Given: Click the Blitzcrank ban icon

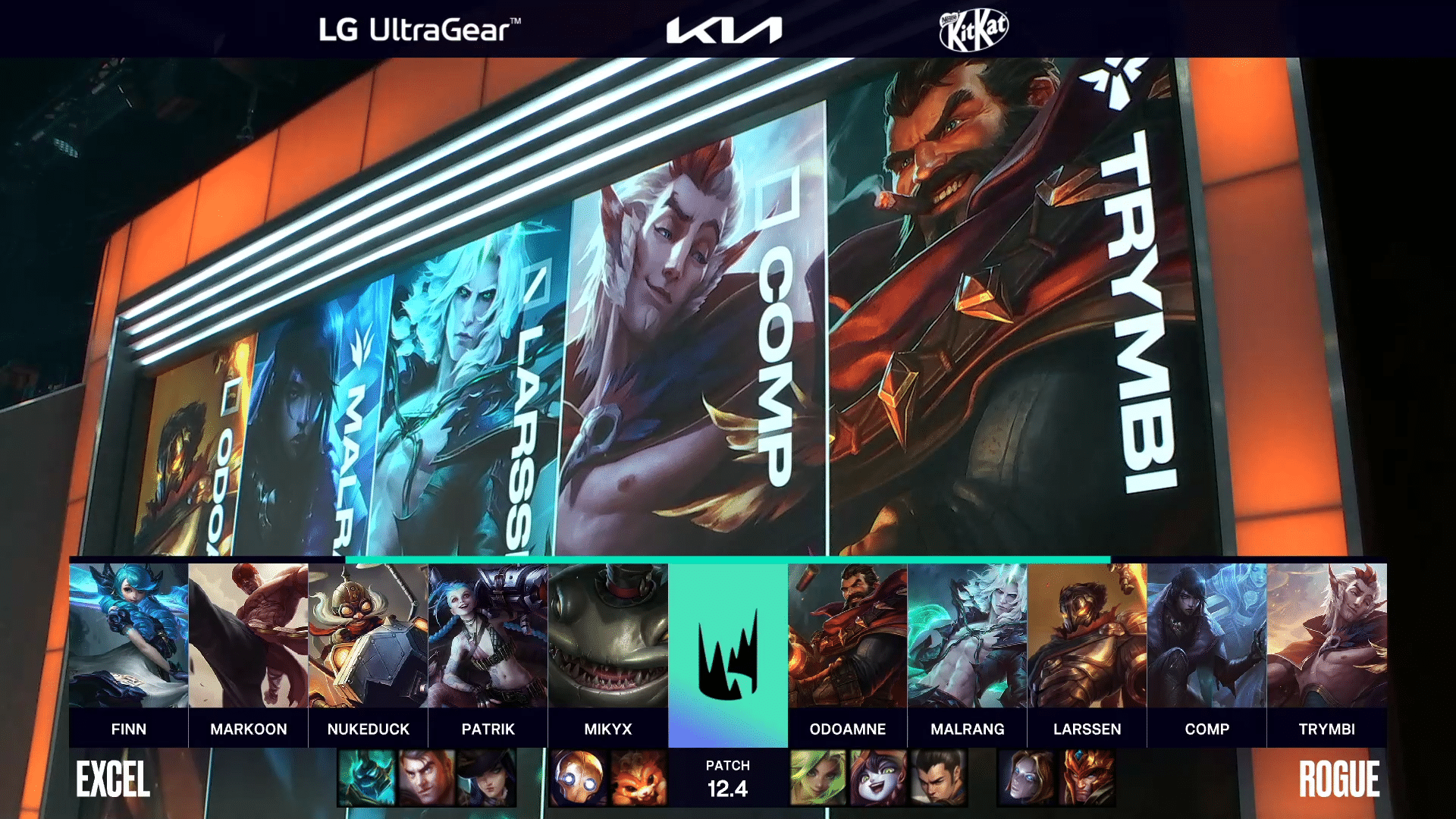Looking at the screenshot, I should coord(579,777).
